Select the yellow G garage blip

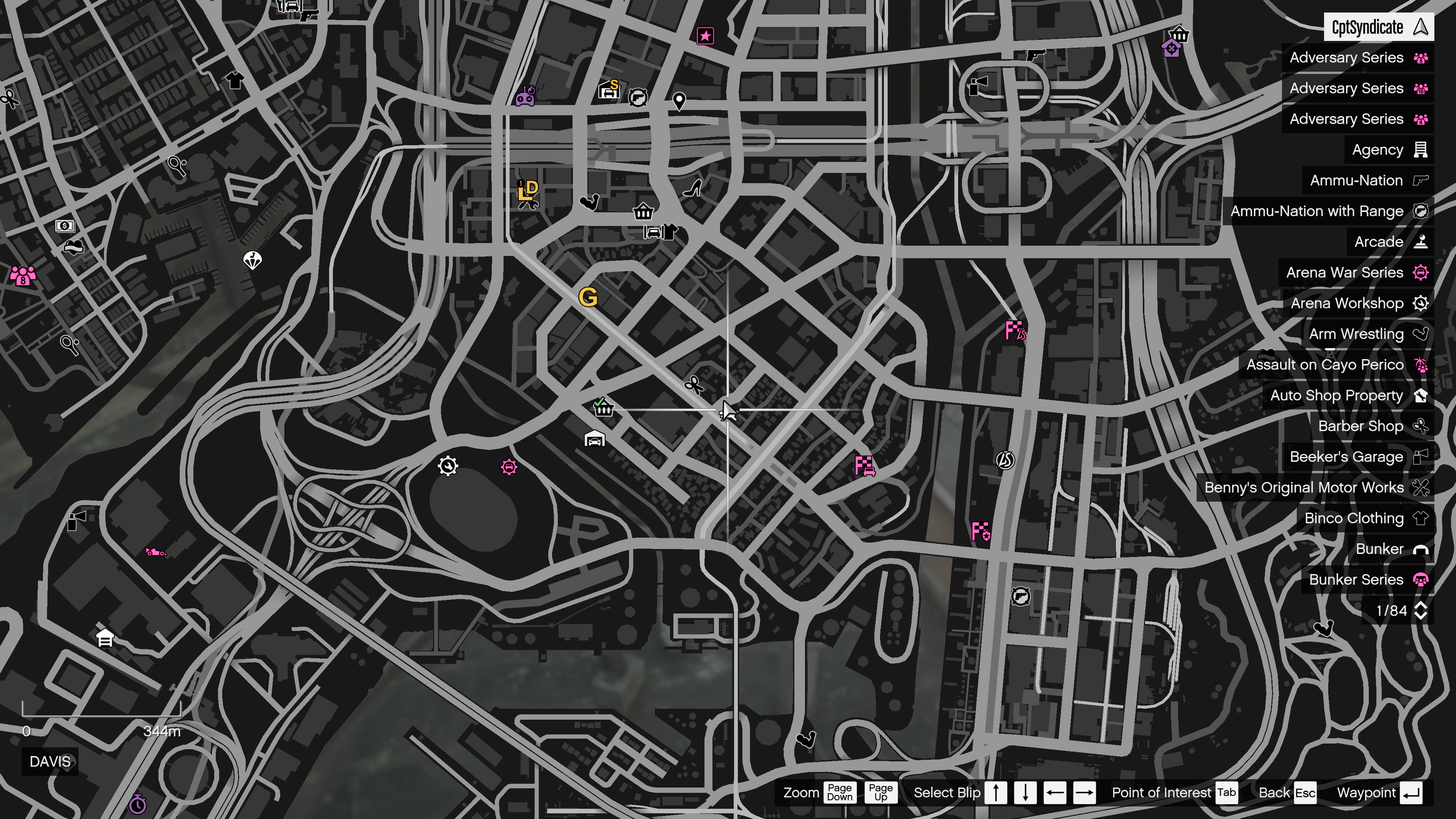590,297
